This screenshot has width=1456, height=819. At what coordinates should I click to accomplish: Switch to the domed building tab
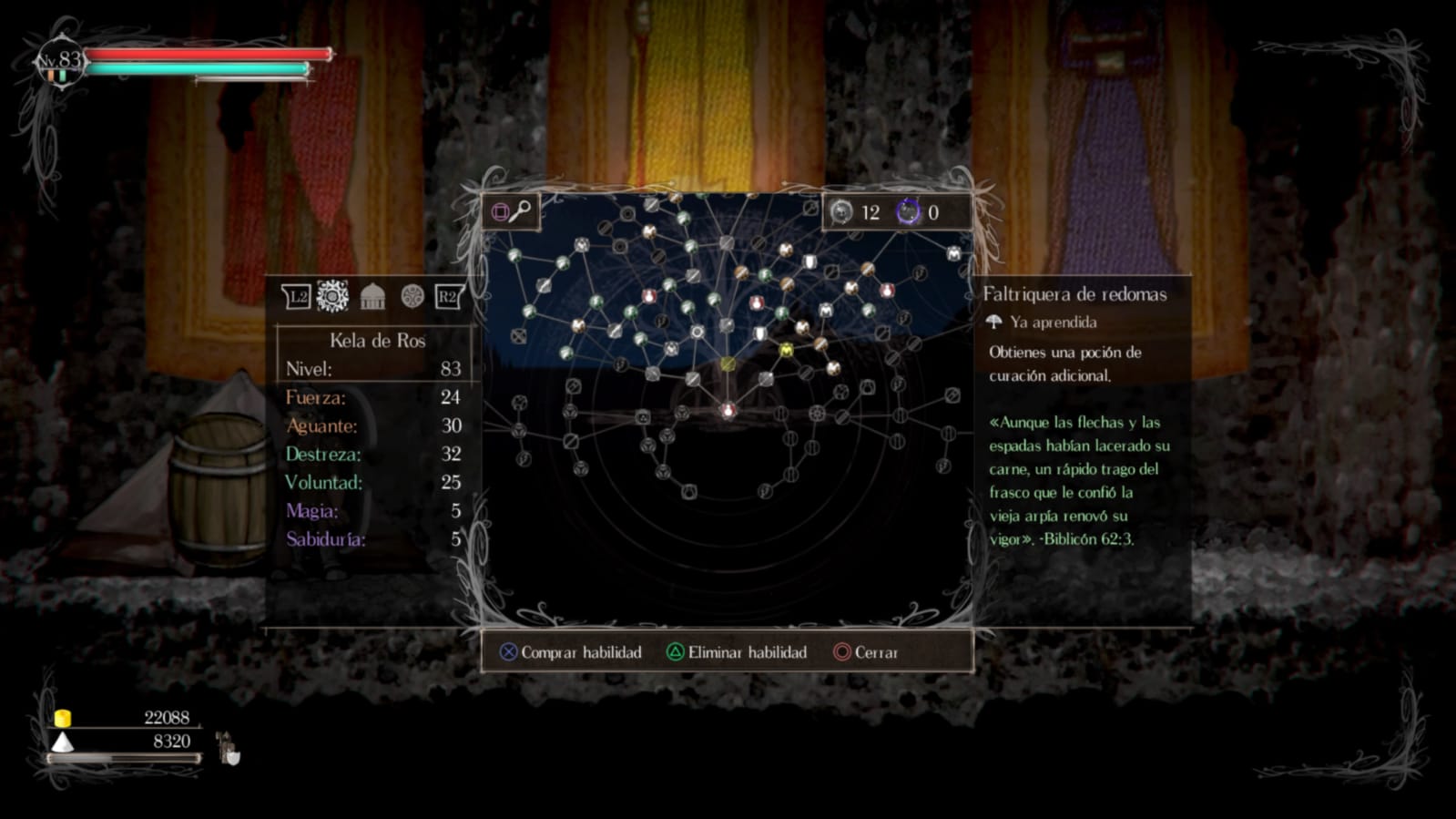(x=372, y=296)
